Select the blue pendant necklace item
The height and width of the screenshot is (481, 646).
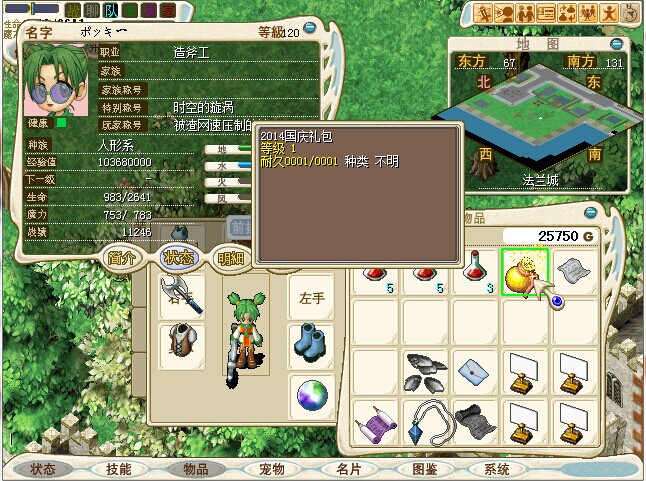(x=426, y=421)
